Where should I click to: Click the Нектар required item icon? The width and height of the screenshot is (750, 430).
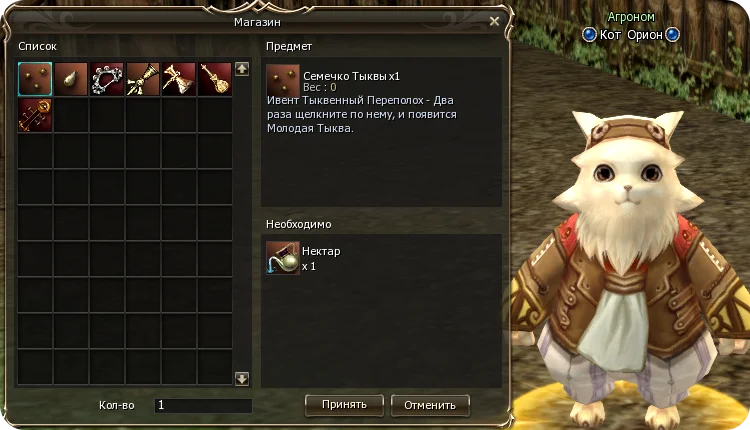[x=283, y=257]
